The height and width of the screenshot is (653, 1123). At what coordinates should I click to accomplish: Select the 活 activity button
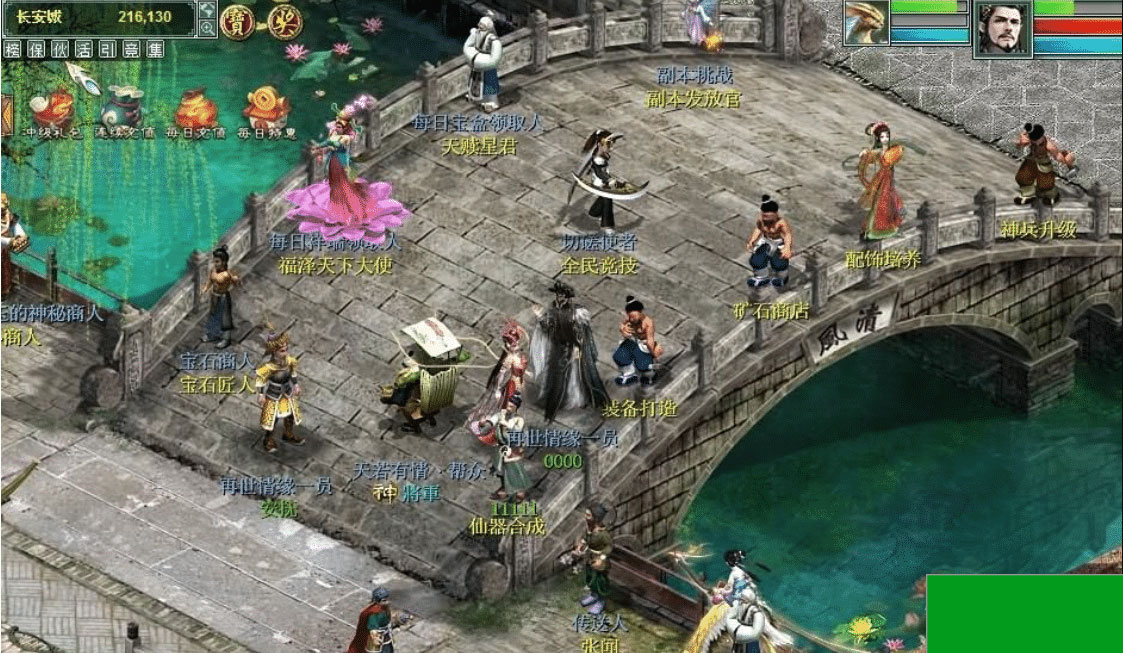click(x=84, y=48)
